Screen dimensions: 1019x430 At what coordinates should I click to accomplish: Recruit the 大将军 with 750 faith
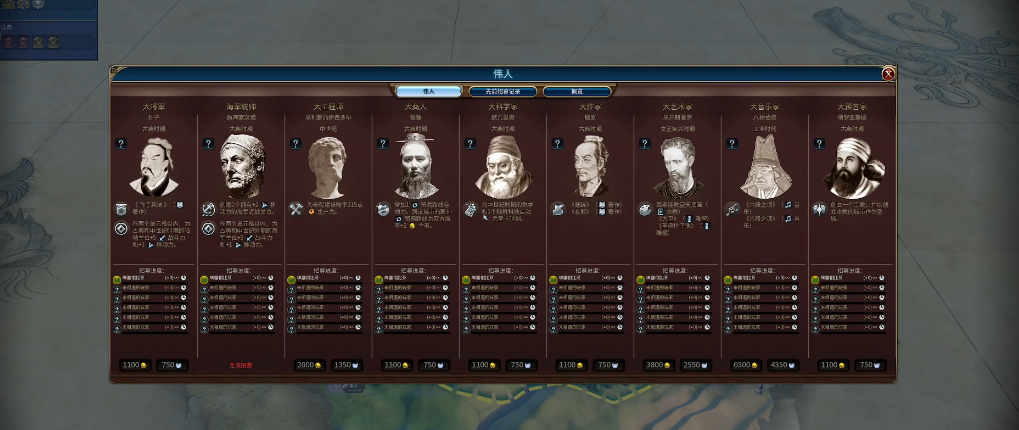[x=171, y=365]
